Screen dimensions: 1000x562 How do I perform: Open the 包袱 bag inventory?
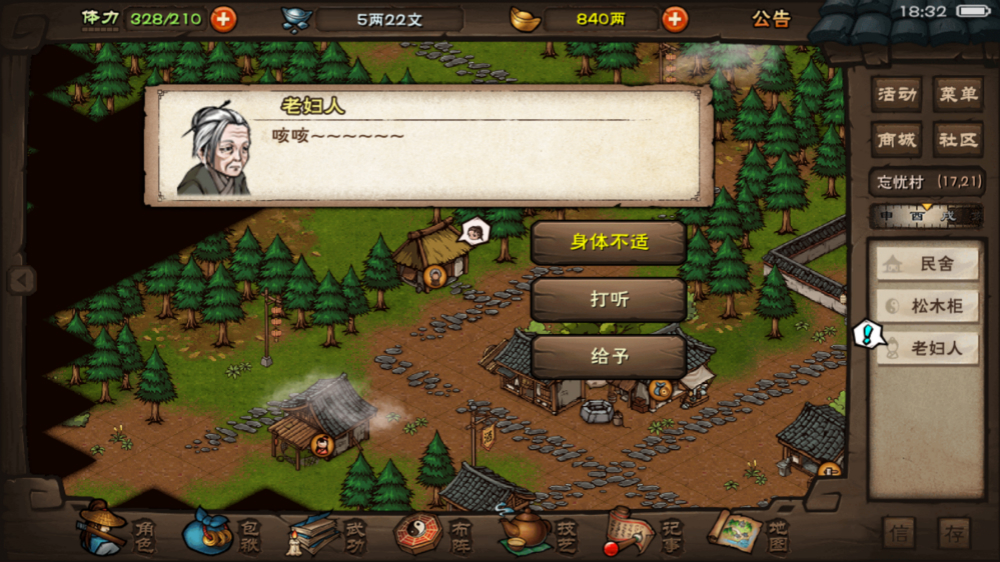(220, 531)
